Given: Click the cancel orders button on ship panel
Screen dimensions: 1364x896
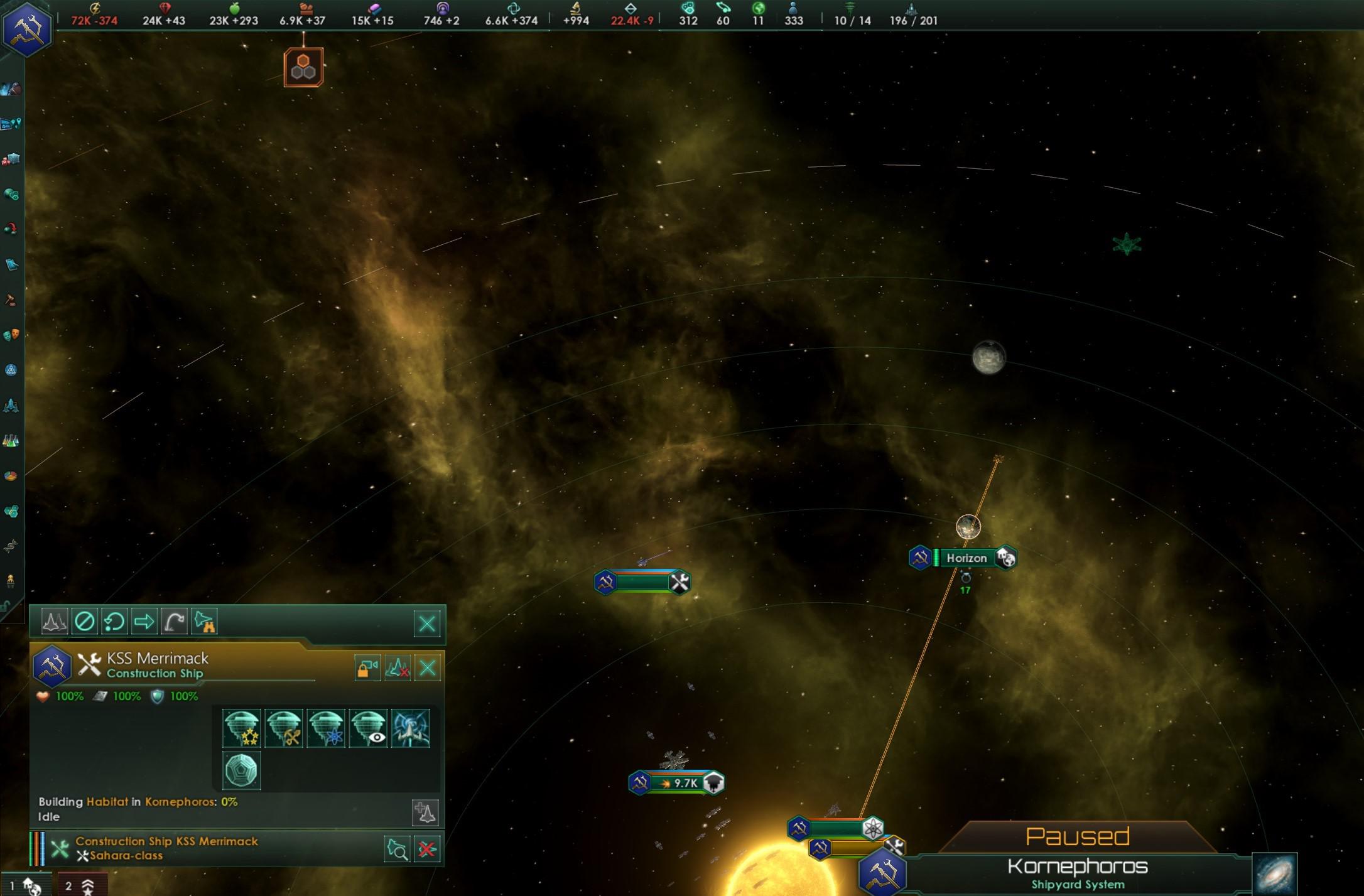Looking at the screenshot, I should click(x=85, y=622).
